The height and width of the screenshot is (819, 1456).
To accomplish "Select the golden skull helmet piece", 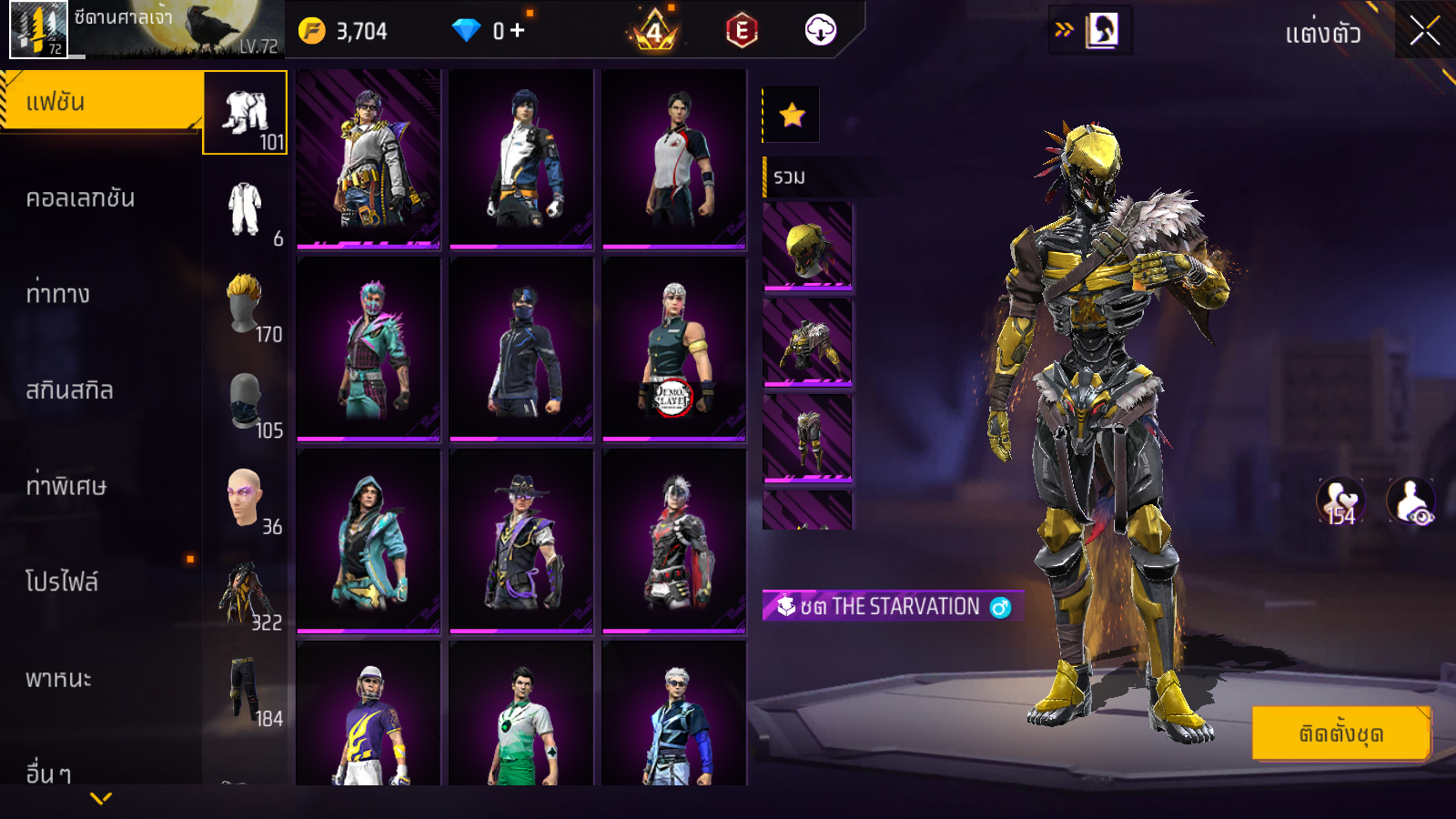I will tap(807, 247).
